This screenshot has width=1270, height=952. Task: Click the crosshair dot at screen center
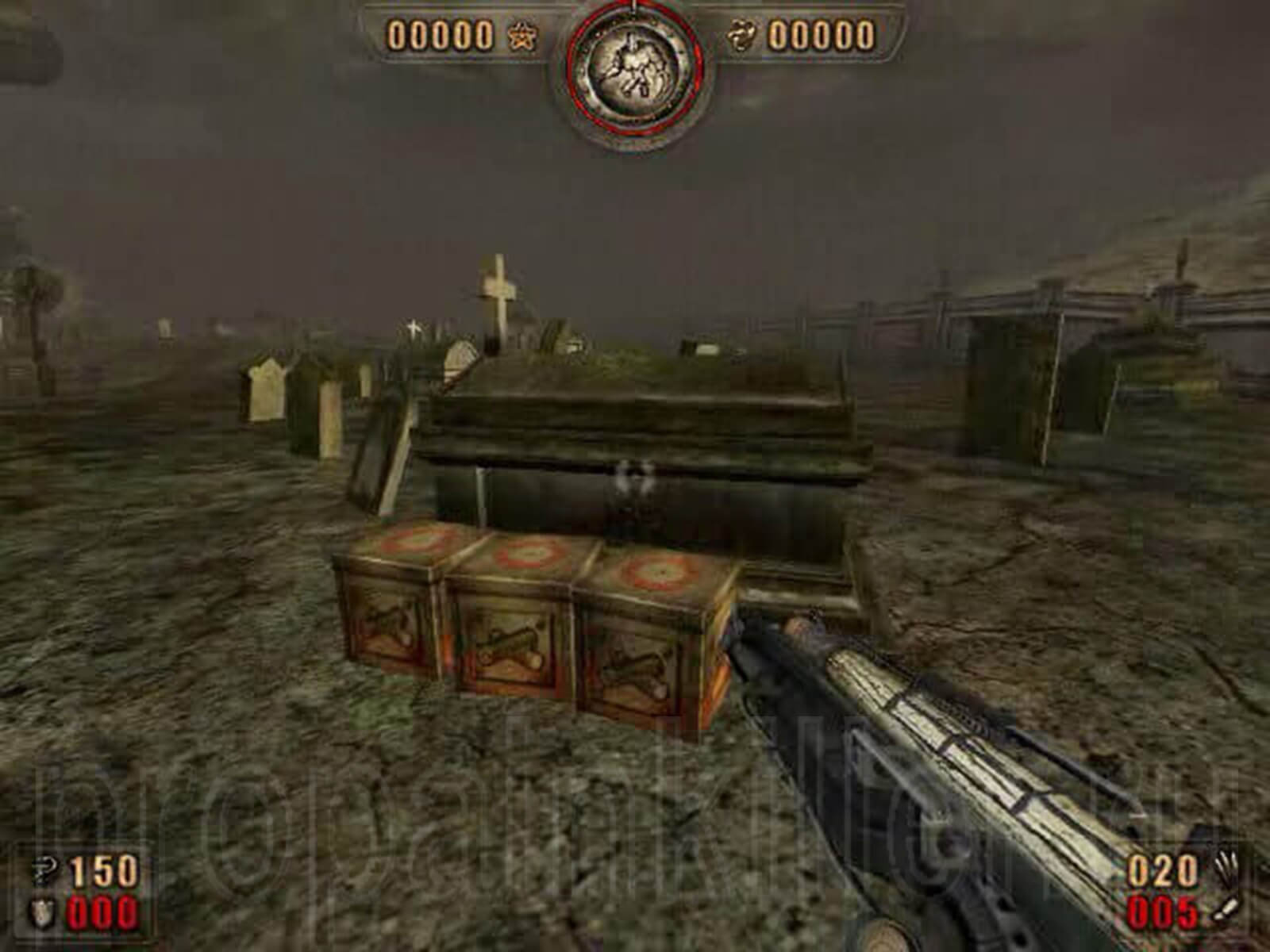click(635, 476)
